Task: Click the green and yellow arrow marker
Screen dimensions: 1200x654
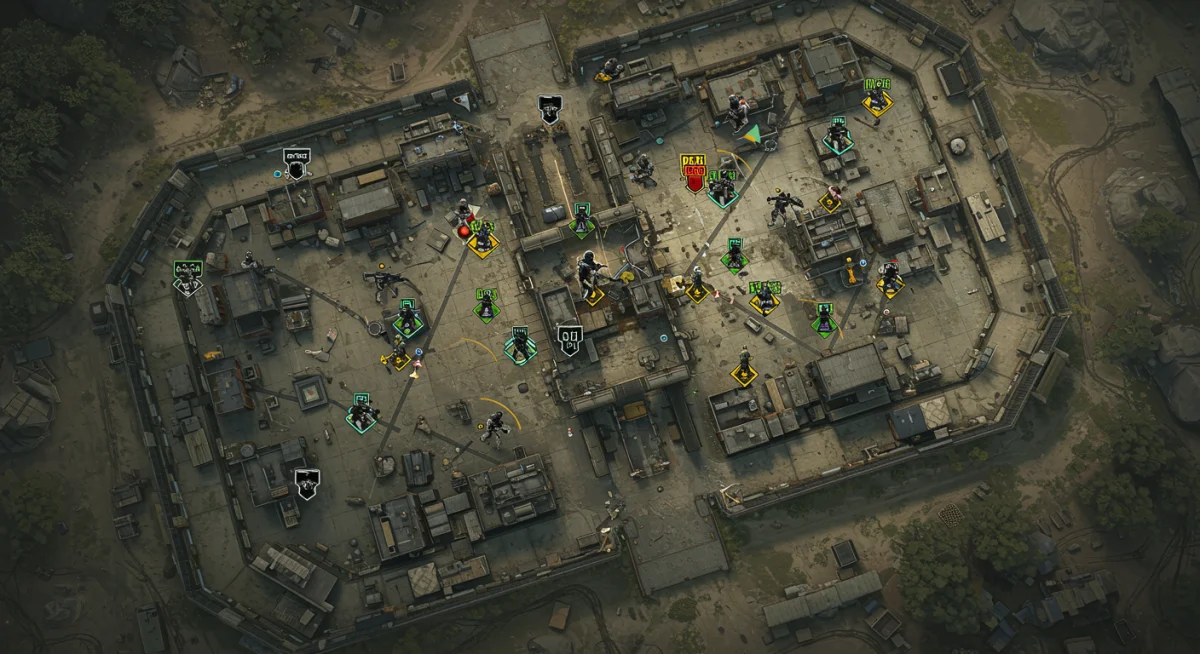Action: pyautogui.click(x=752, y=133)
